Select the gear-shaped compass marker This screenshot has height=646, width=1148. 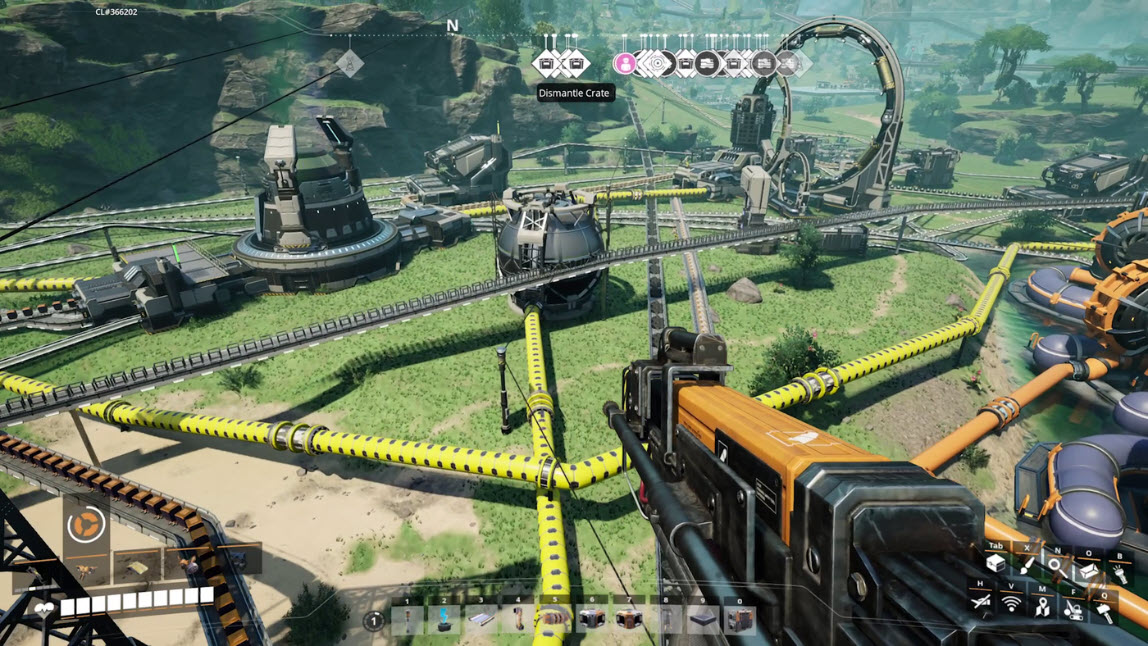coord(657,64)
